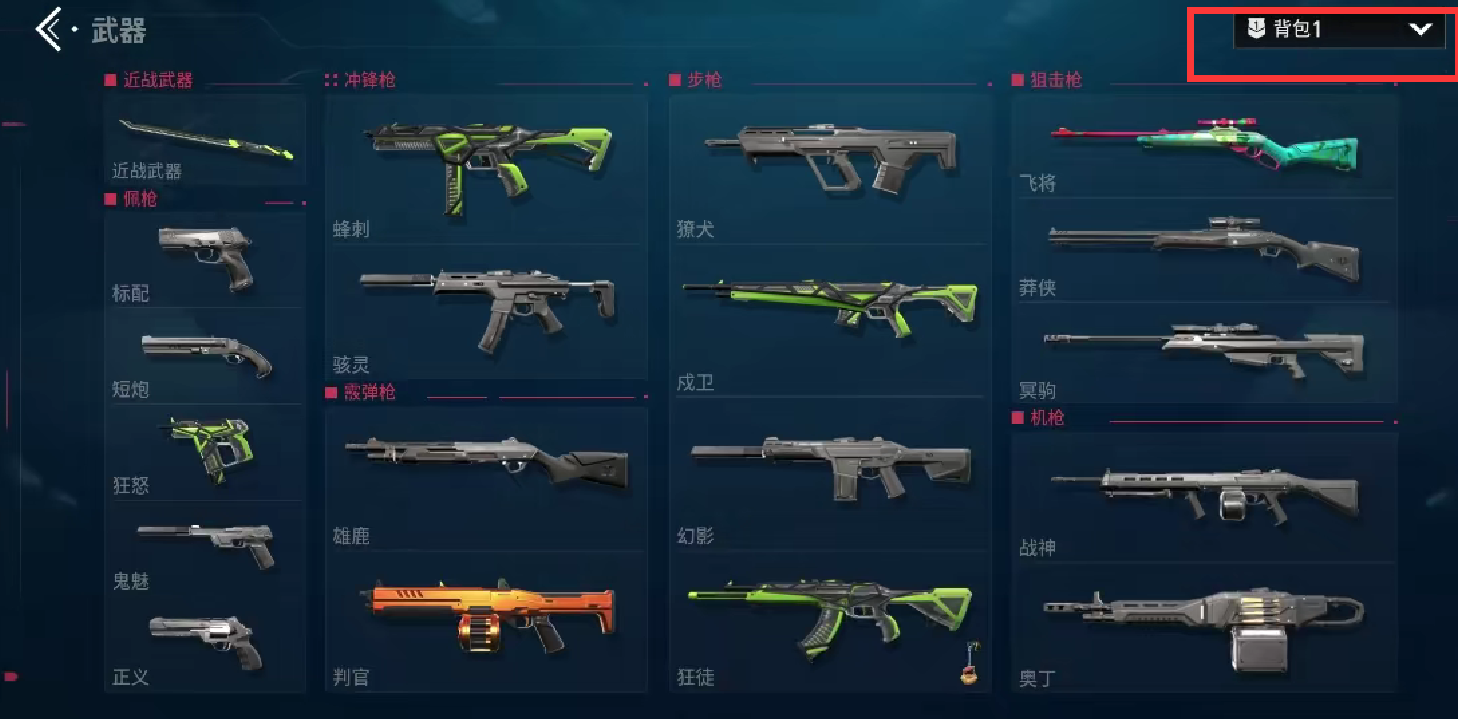Choose the 标配 pistol slot
The image size is (1458, 719).
[x=205, y=258]
